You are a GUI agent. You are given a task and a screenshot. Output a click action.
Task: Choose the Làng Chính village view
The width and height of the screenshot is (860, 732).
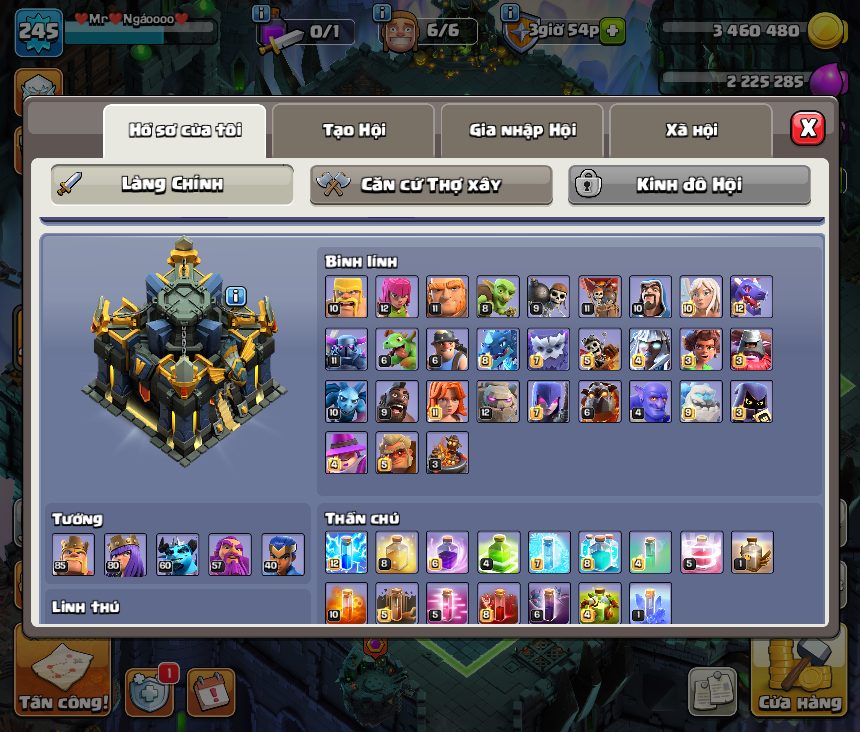pyautogui.click(x=172, y=184)
